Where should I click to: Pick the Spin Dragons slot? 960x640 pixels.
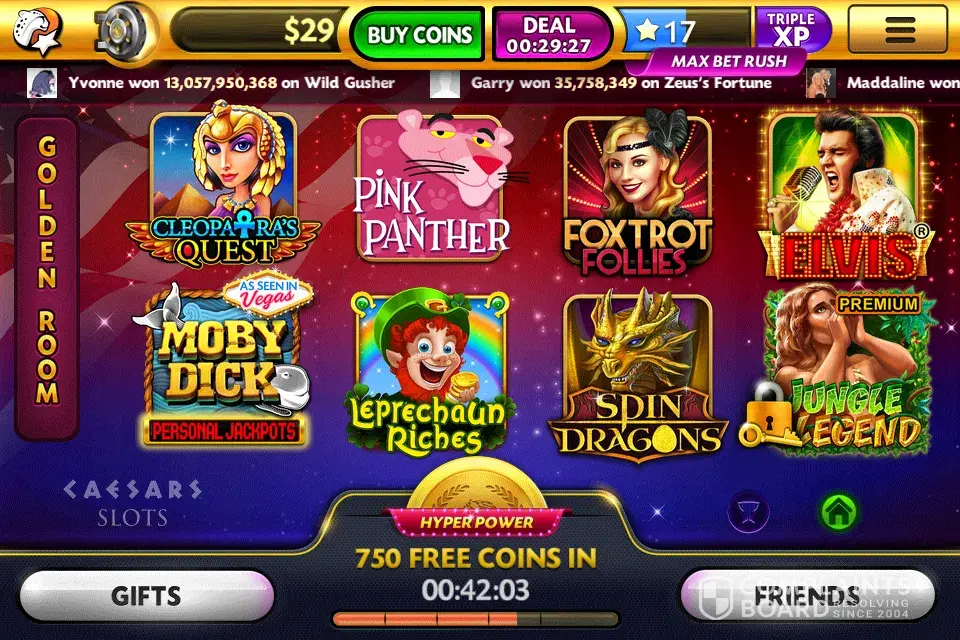[x=637, y=370]
